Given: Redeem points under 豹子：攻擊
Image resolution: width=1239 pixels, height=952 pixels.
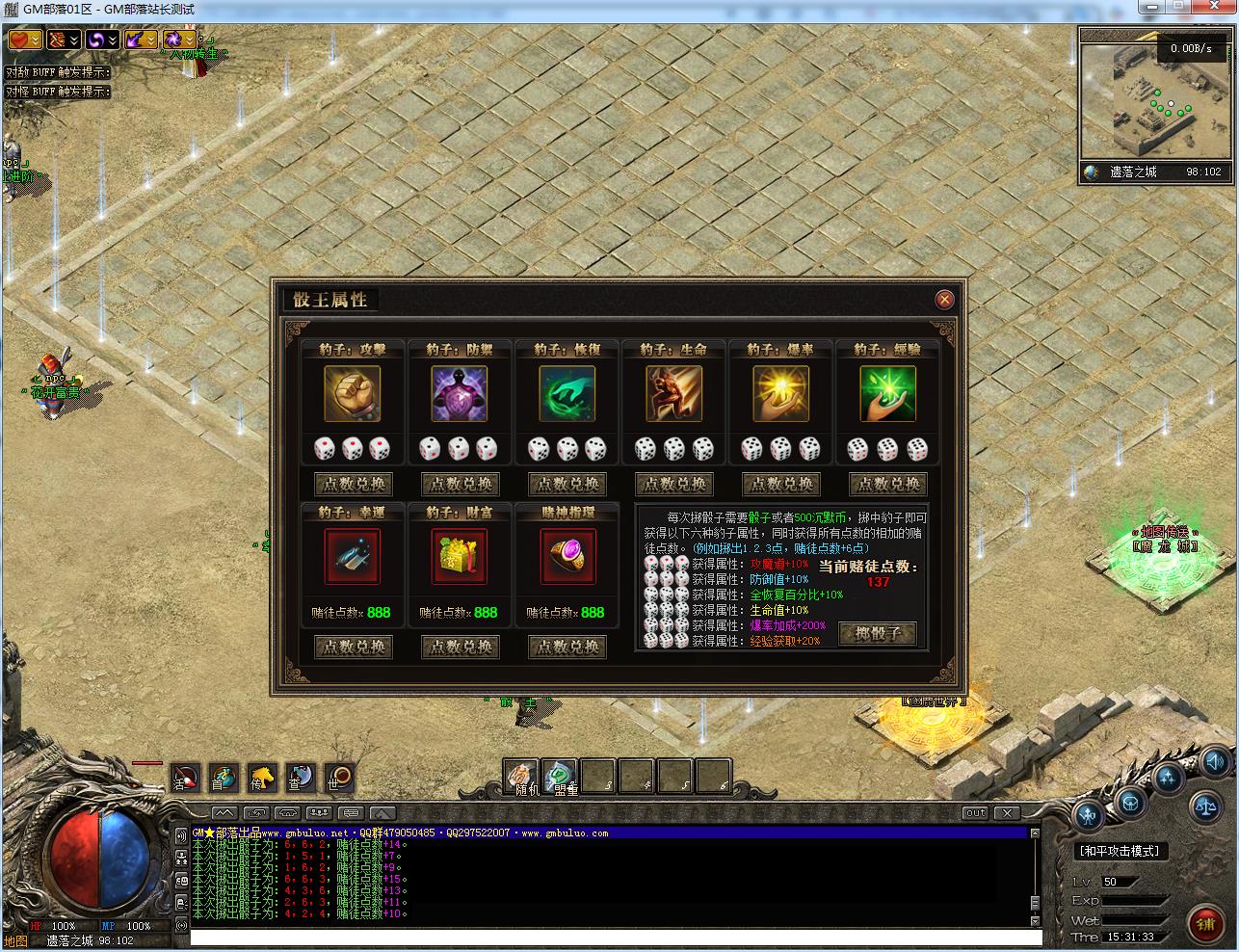Looking at the screenshot, I should tap(353, 484).
